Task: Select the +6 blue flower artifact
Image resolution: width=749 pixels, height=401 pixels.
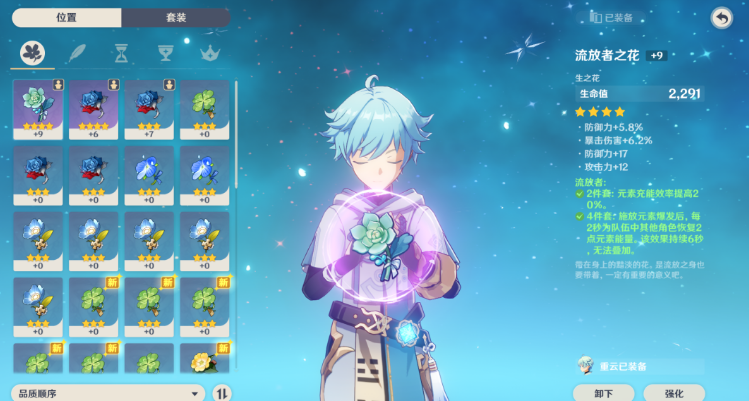Action: click(93, 109)
